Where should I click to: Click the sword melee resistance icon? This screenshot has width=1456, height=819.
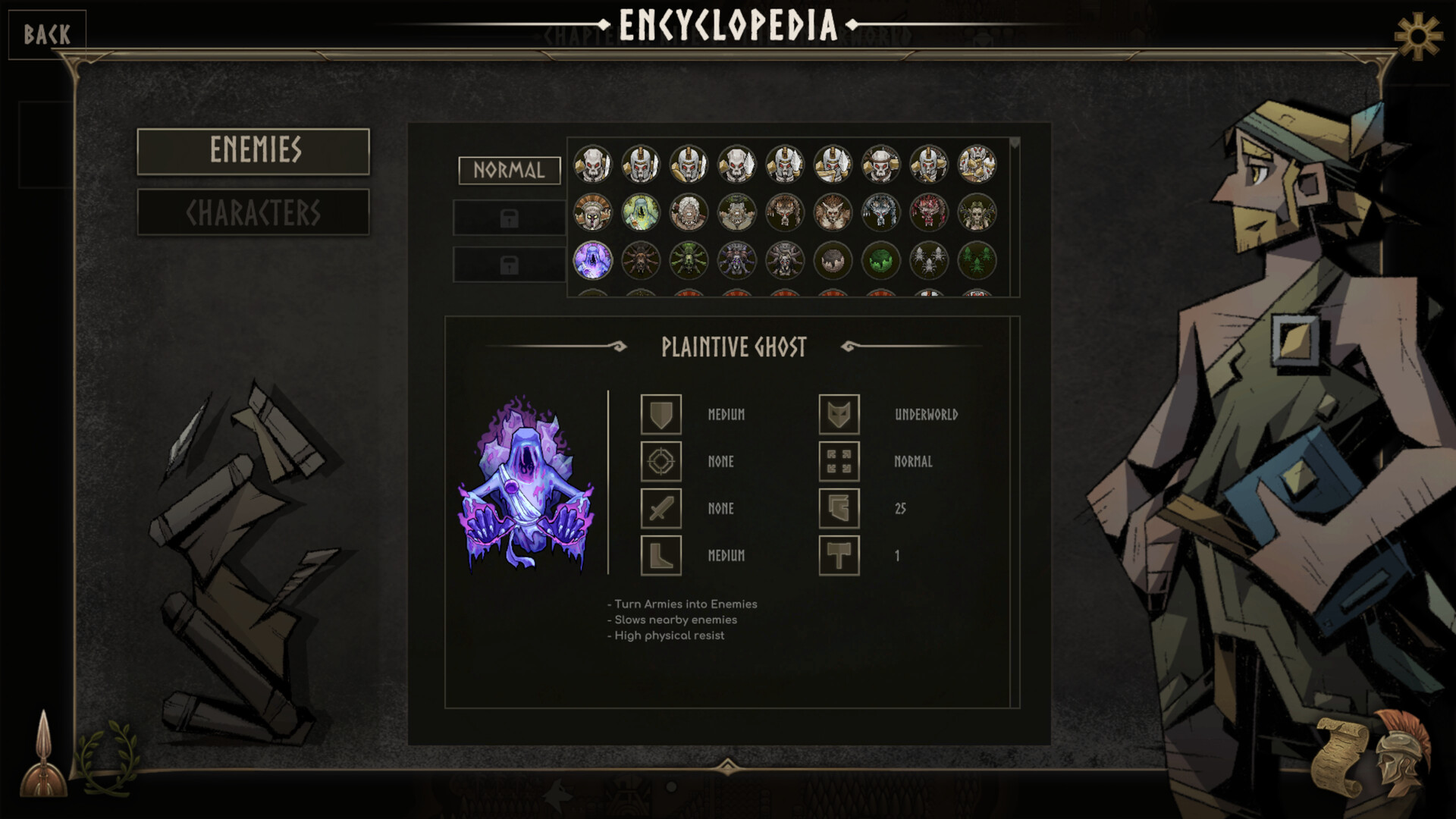click(x=661, y=509)
